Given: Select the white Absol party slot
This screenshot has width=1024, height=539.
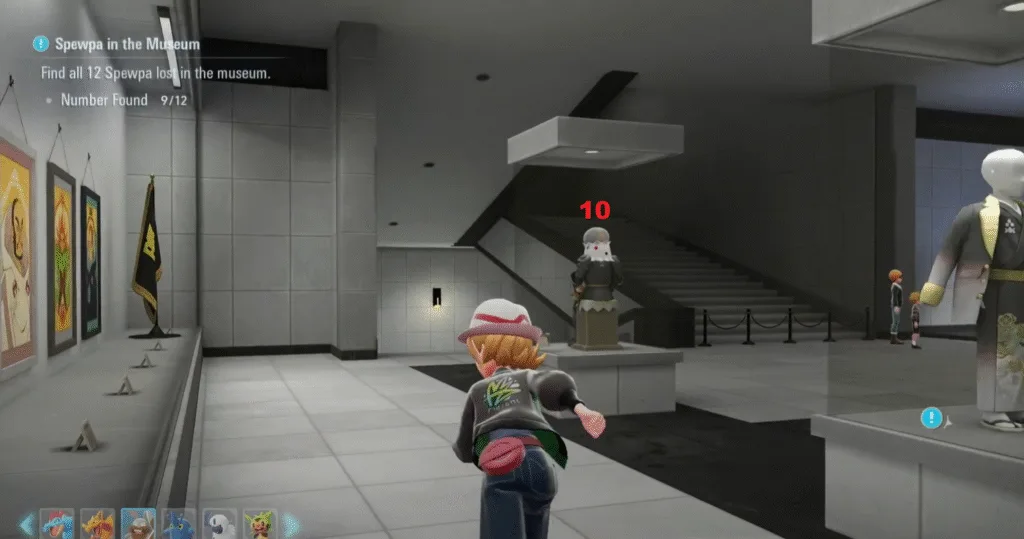Looking at the screenshot, I should pyautogui.click(x=220, y=523).
